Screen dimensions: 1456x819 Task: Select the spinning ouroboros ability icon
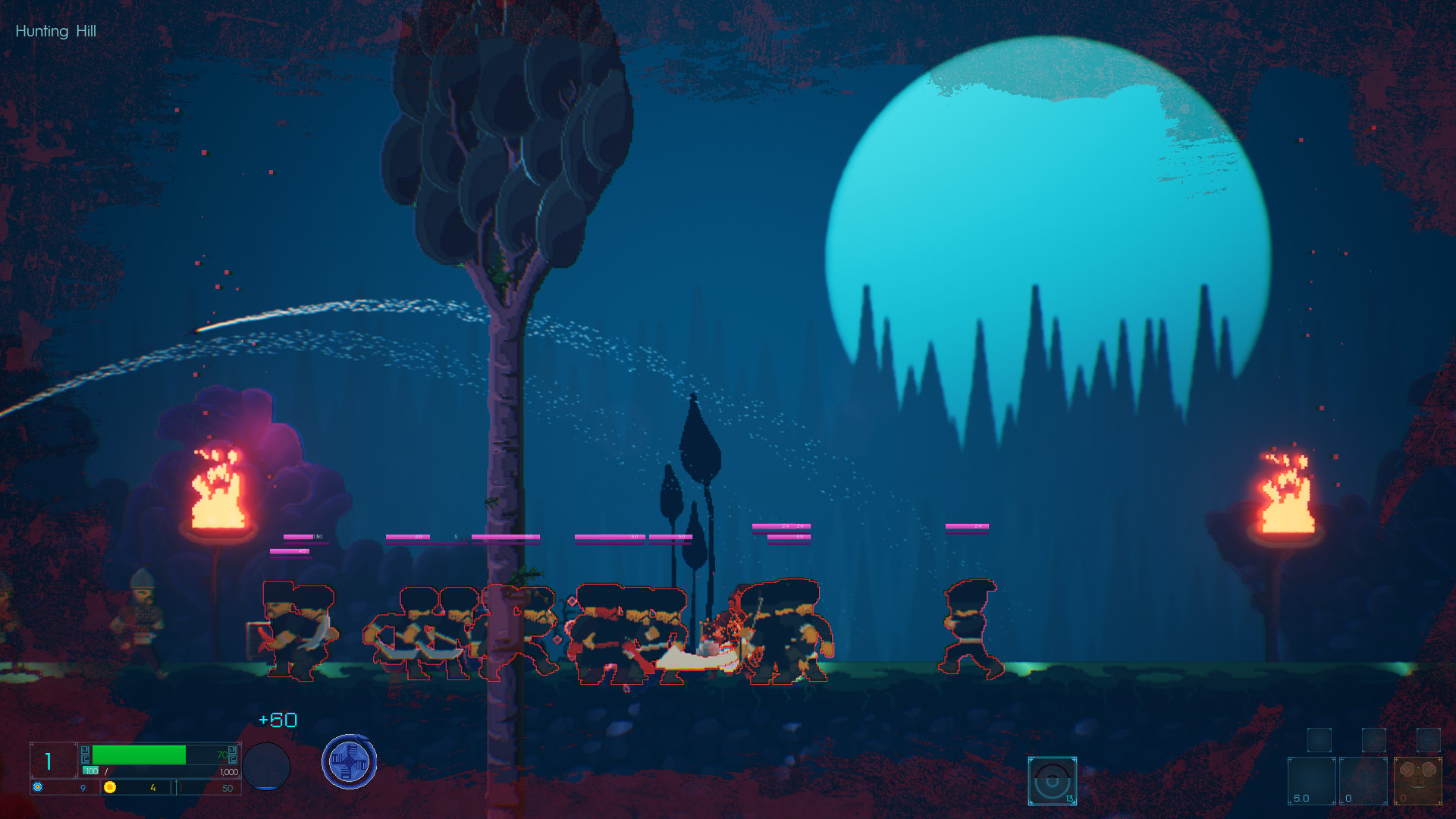350,761
